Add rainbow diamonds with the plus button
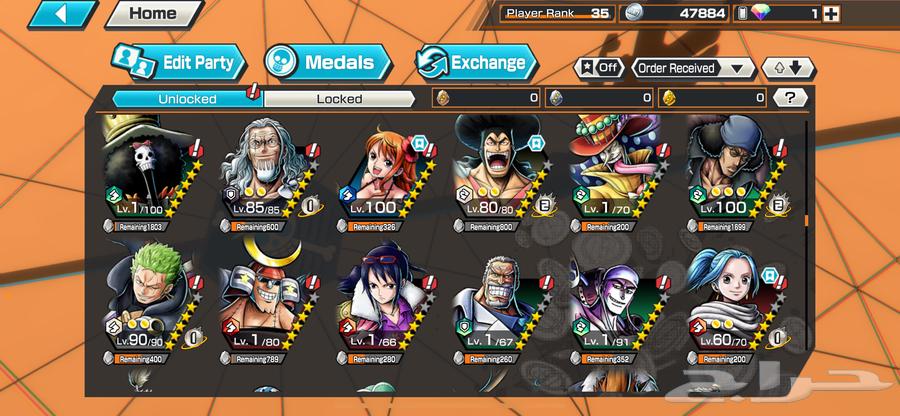Screen dimensions: 900x416 pos(830,14)
